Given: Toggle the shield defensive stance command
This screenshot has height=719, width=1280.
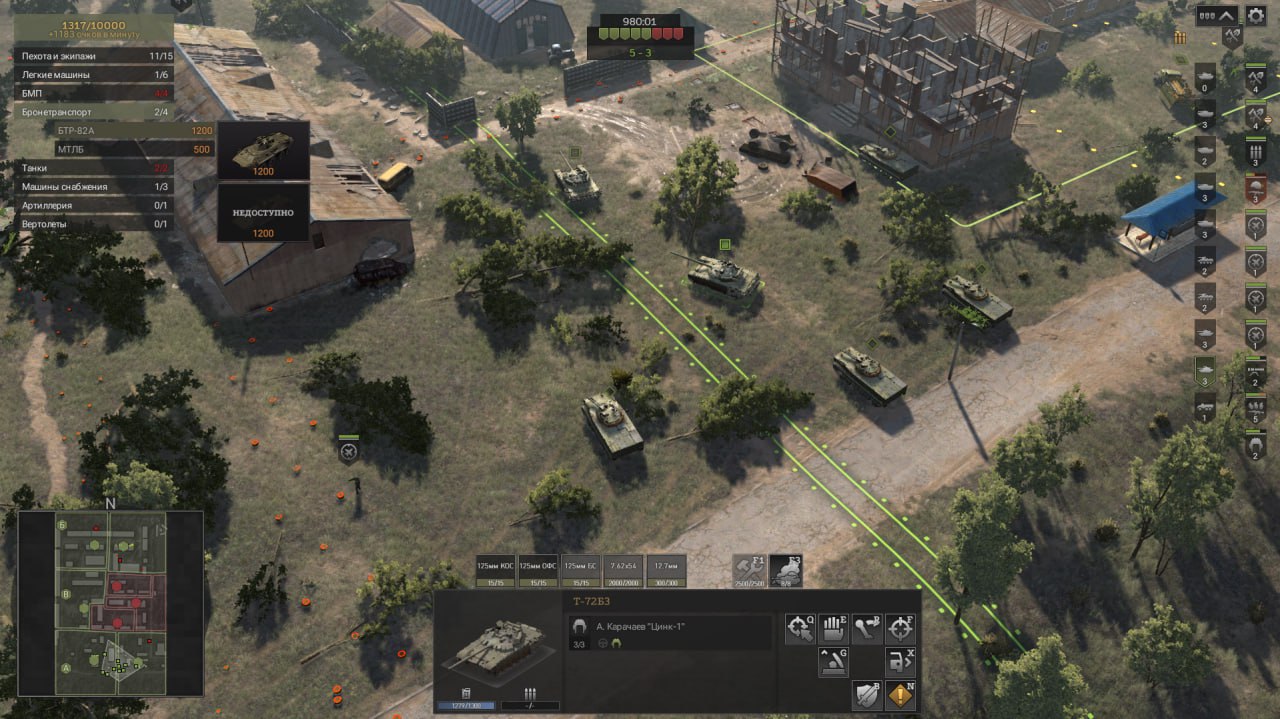Looking at the screenshot, I should [x=866, y=695].
